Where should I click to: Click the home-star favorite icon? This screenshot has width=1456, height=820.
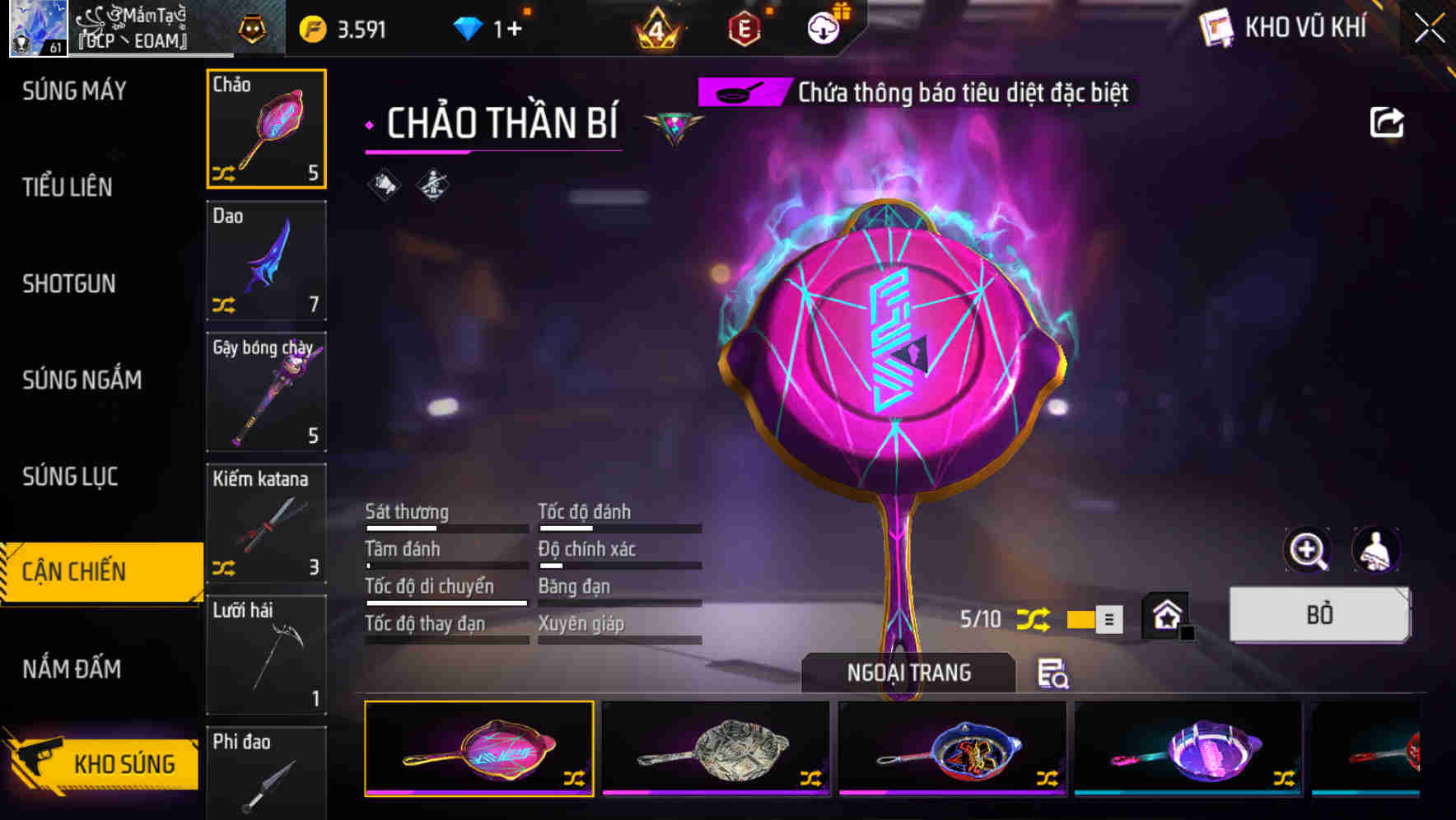(x=1166, y=615)
